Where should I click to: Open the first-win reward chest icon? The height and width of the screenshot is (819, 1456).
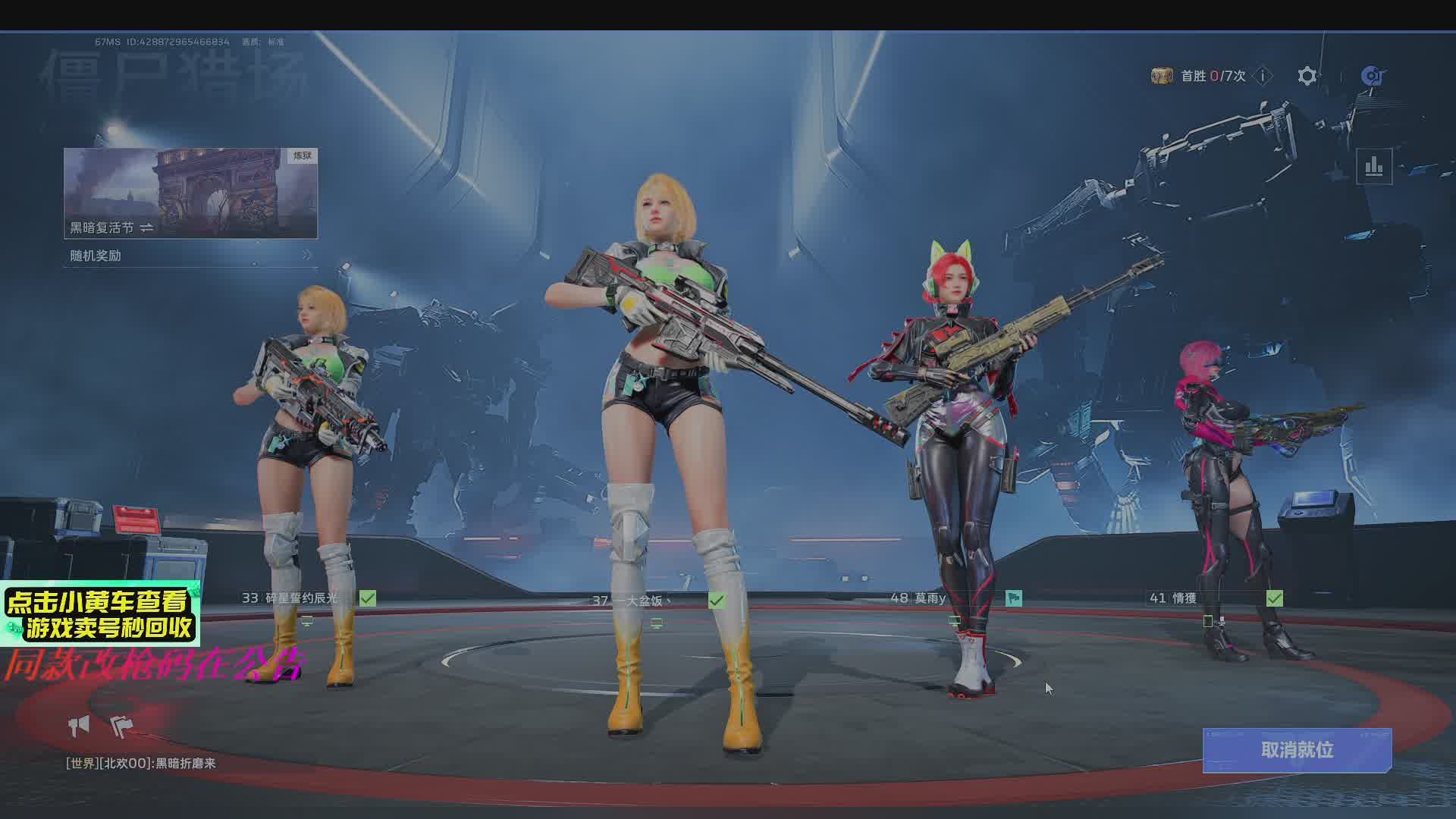point(1162,76)
